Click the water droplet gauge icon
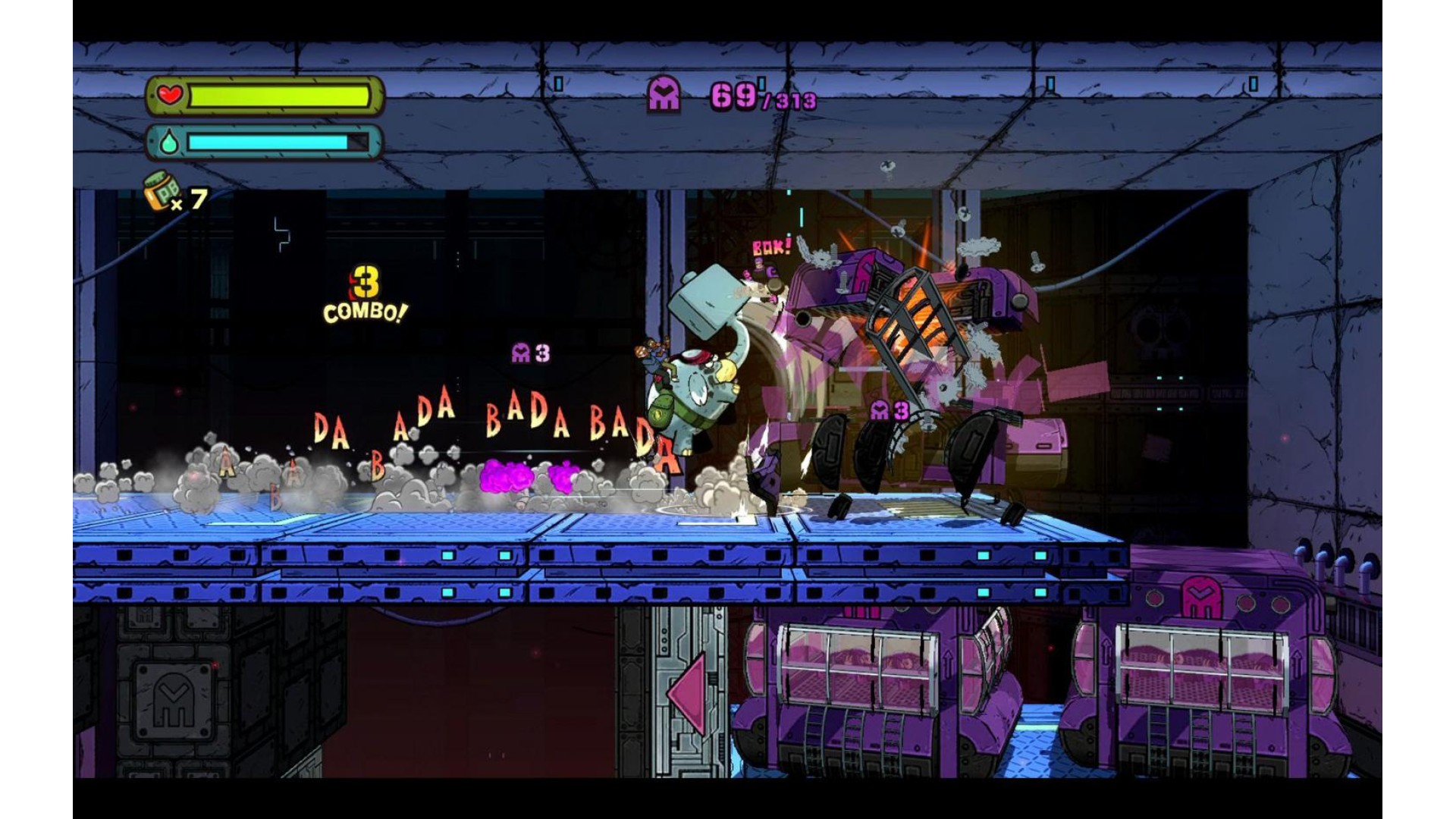1456x819 pixels. coord(169,143)
